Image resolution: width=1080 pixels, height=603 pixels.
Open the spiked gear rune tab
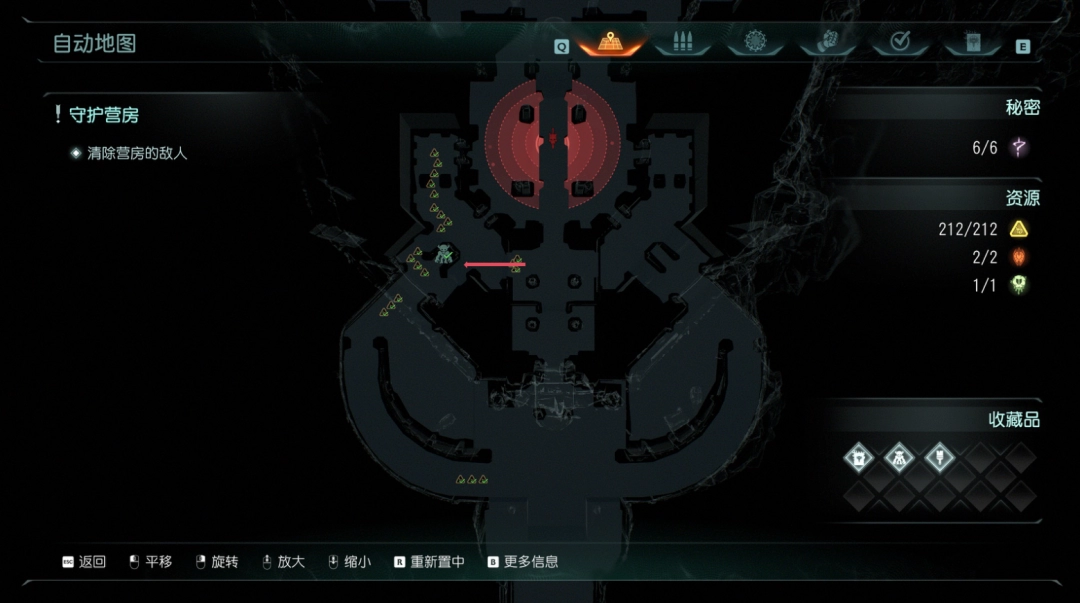(x=756, y=43)
